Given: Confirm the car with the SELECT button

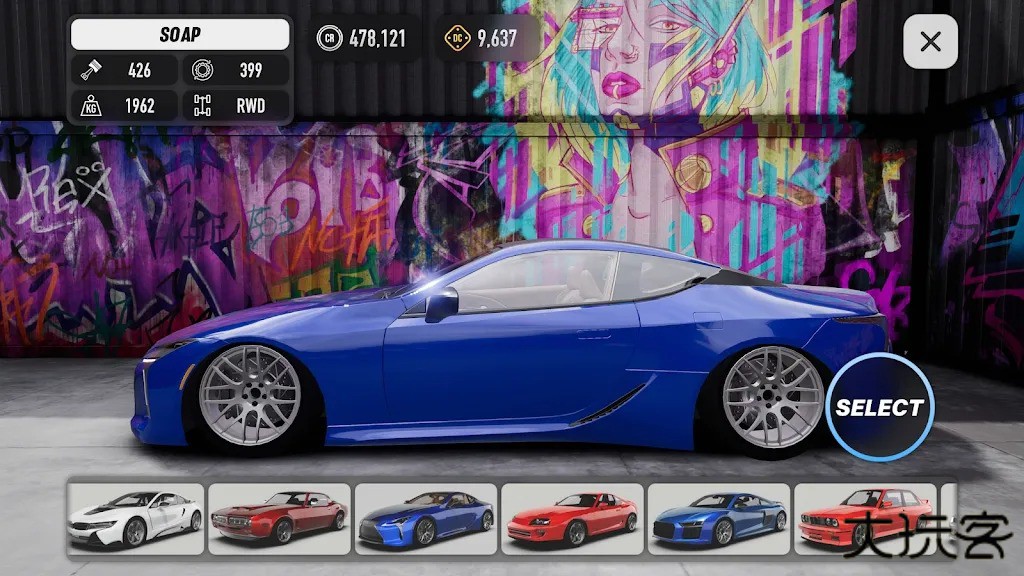Looking at the screenshot, I should click(879, 407).
